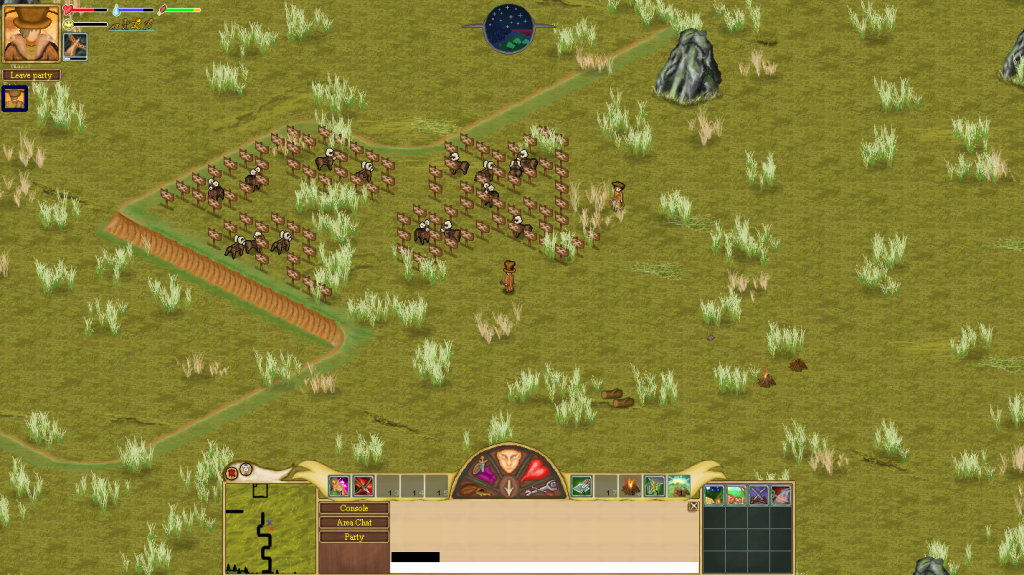
Task: Close the chat window
Action: coord(693,506)
